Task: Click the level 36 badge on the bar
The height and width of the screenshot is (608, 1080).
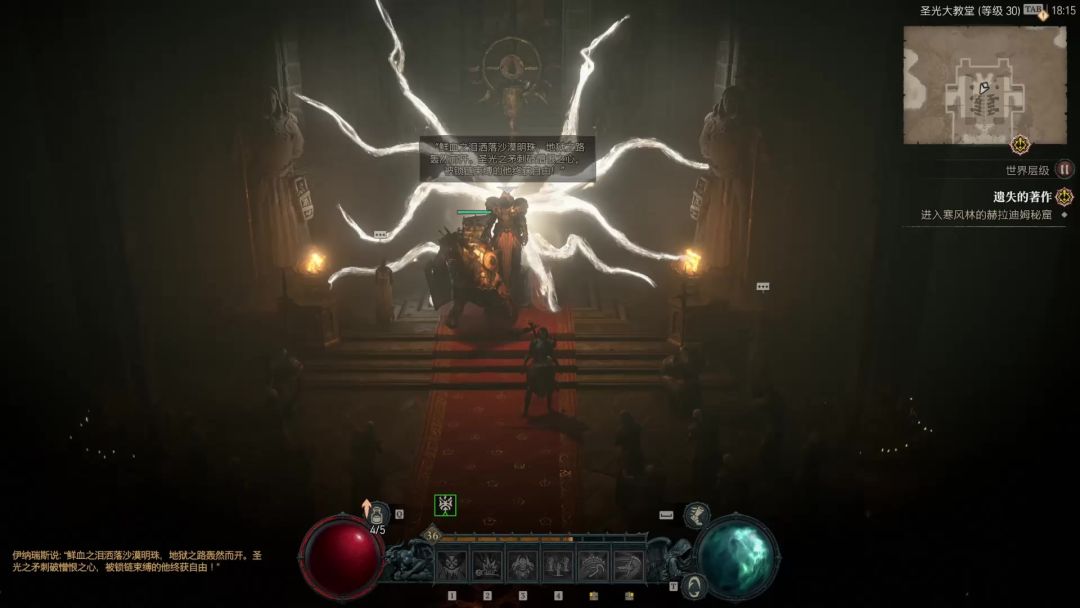Action: 432,535
